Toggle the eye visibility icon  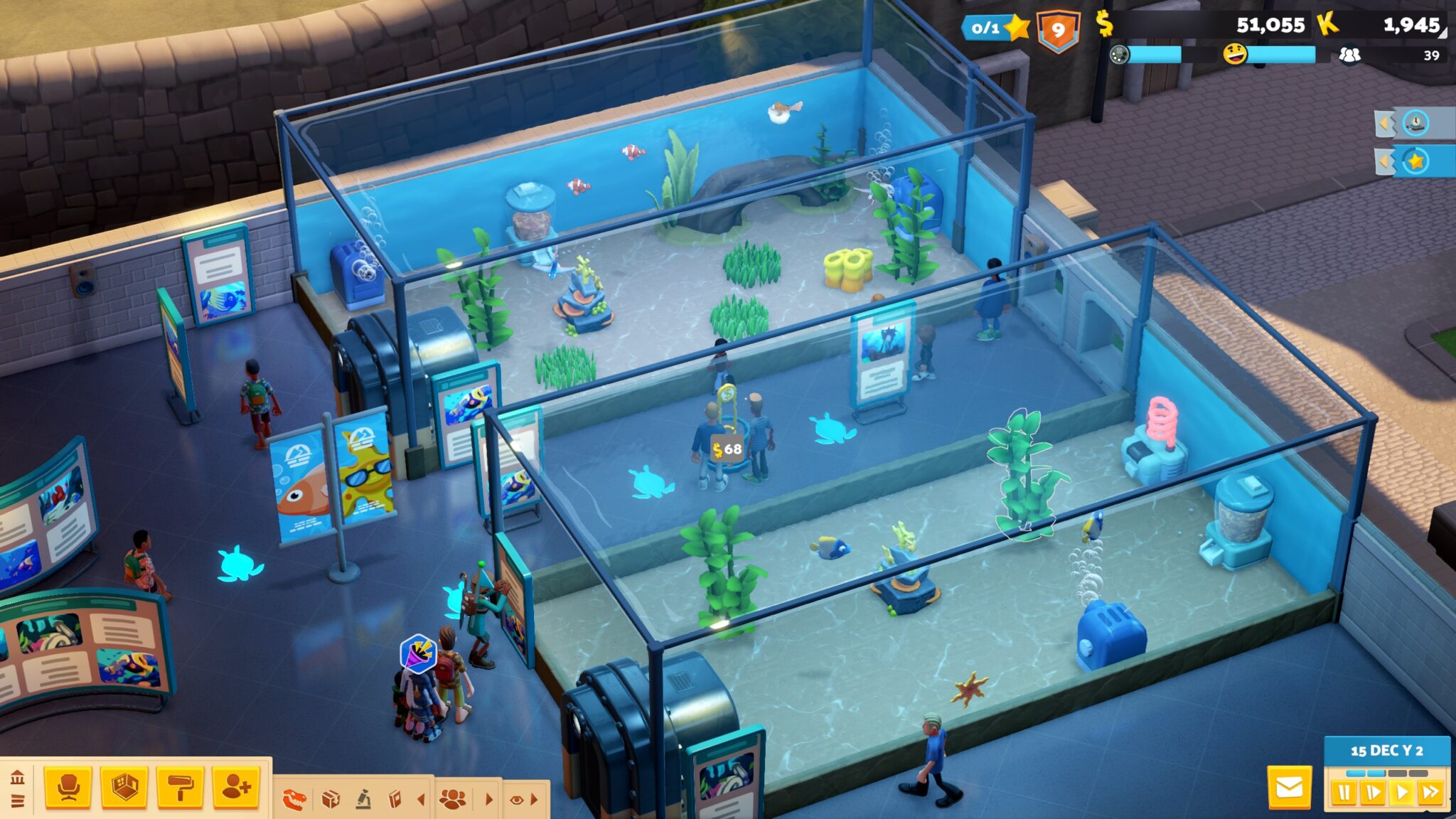click(x=517, y=800)
